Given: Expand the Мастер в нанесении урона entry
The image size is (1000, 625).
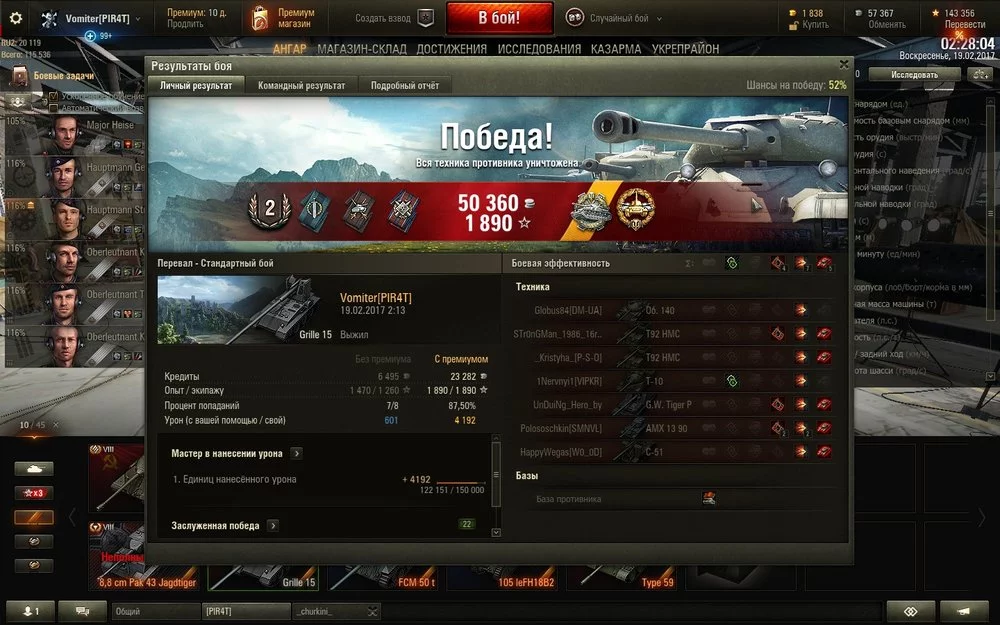Looking at the screenshot, I should (x=297, y=453).
